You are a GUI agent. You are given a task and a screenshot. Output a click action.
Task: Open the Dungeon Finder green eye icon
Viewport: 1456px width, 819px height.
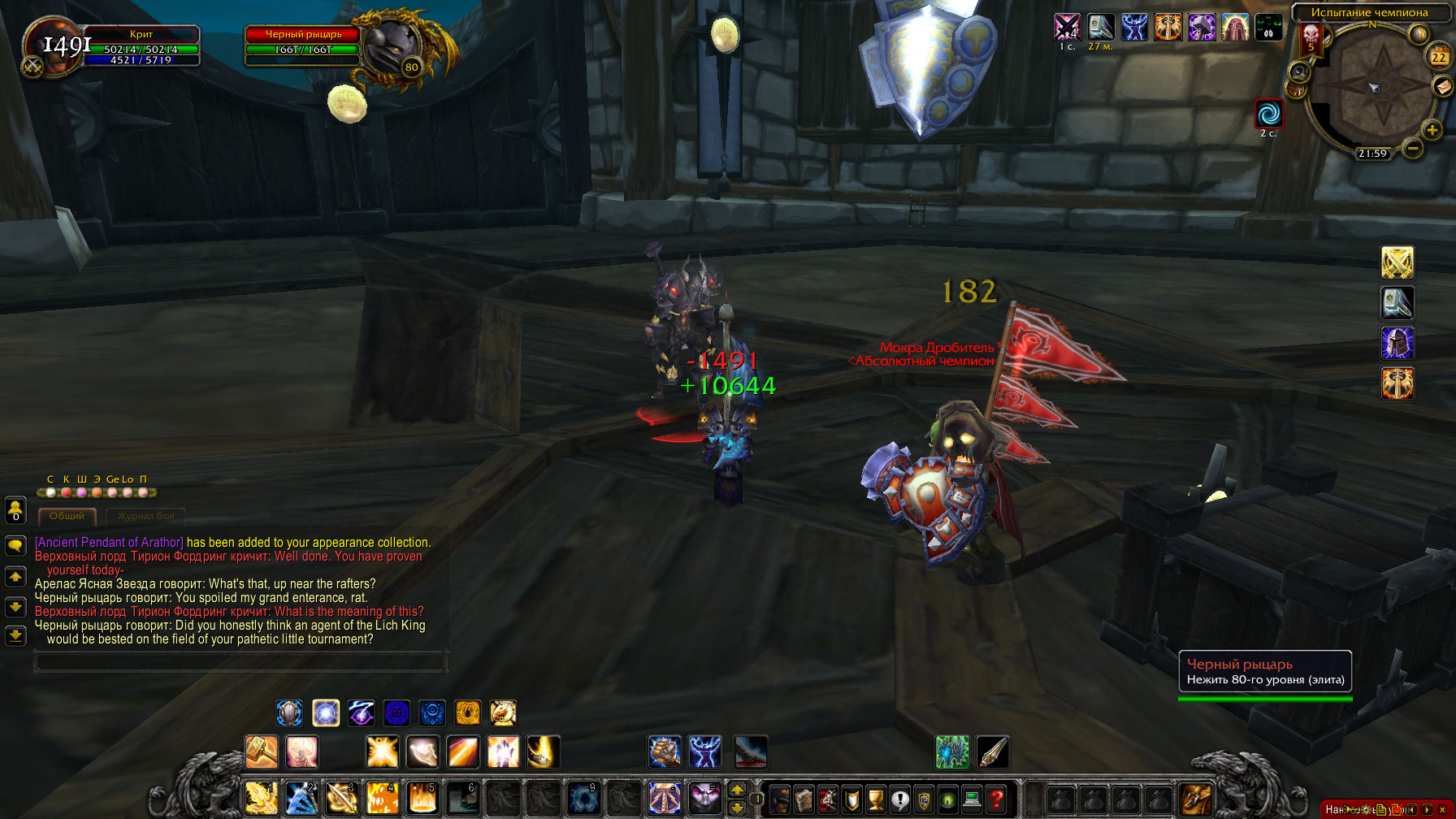click(947, 799)
